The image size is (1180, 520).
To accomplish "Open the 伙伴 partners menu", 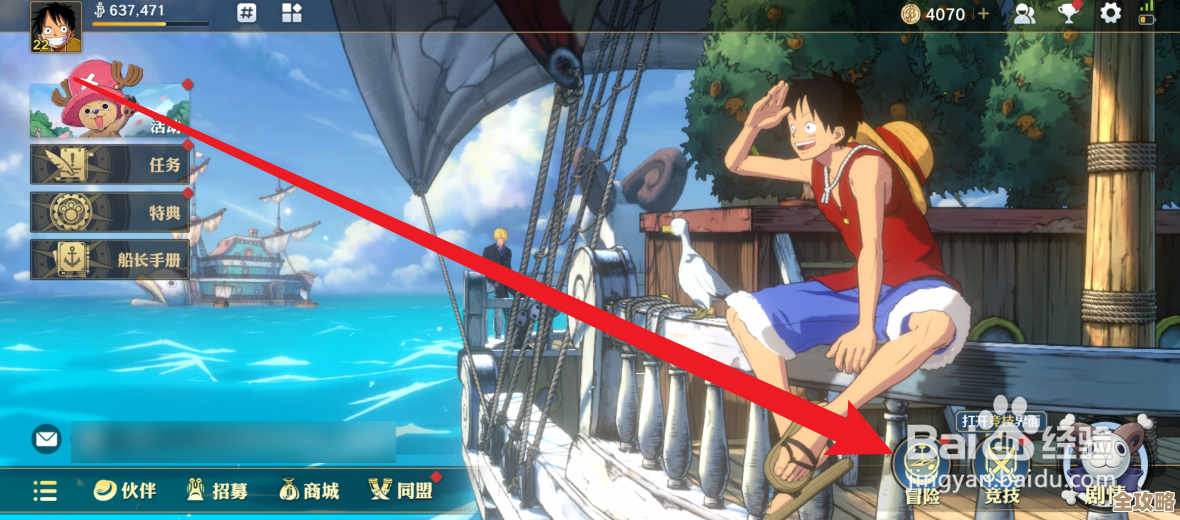I will pyautogui.click(x=125, y=491).
